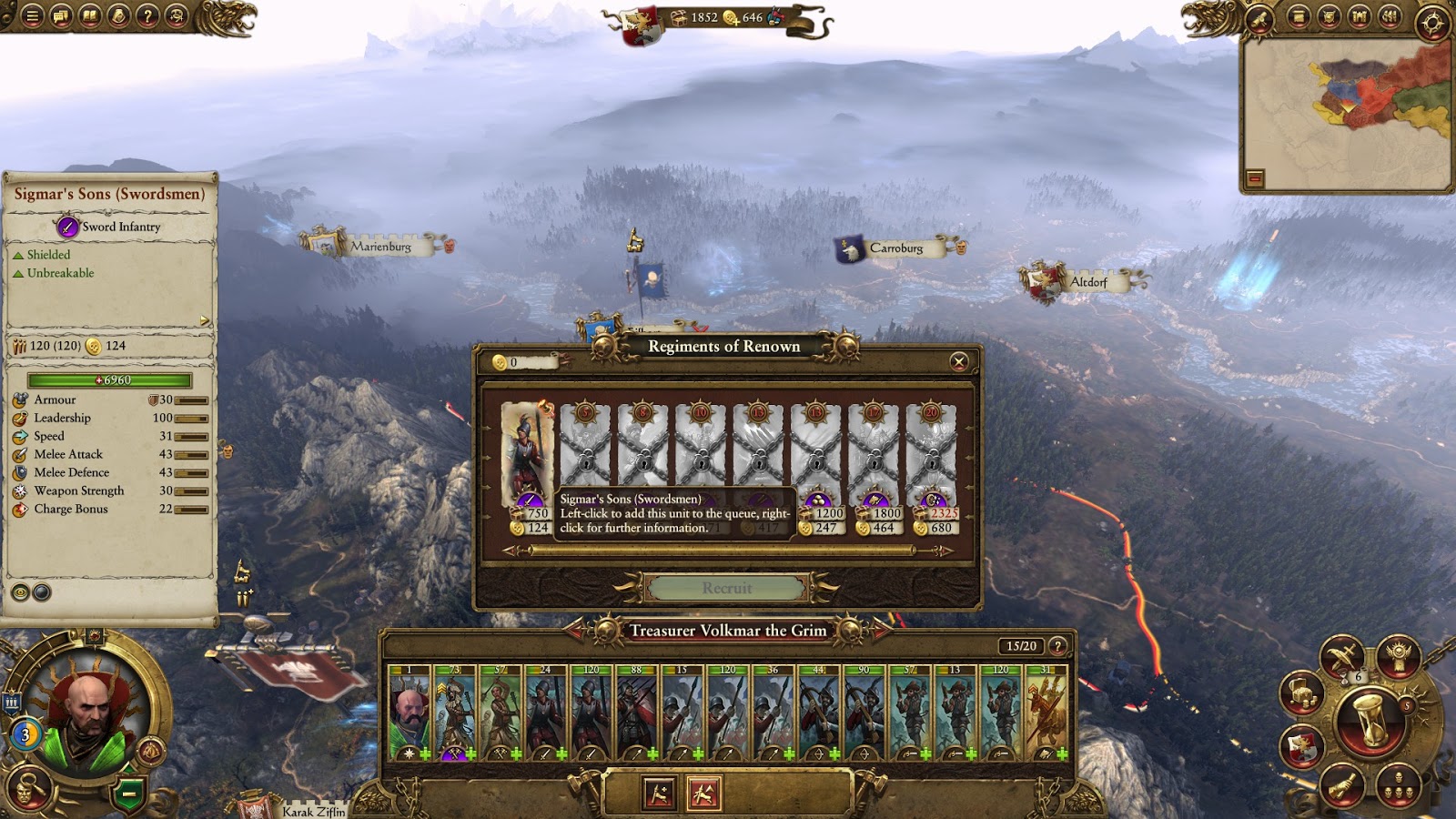1456x819 pixels.
Task: Open the help question mark button
Action: (x=148, y=15)
